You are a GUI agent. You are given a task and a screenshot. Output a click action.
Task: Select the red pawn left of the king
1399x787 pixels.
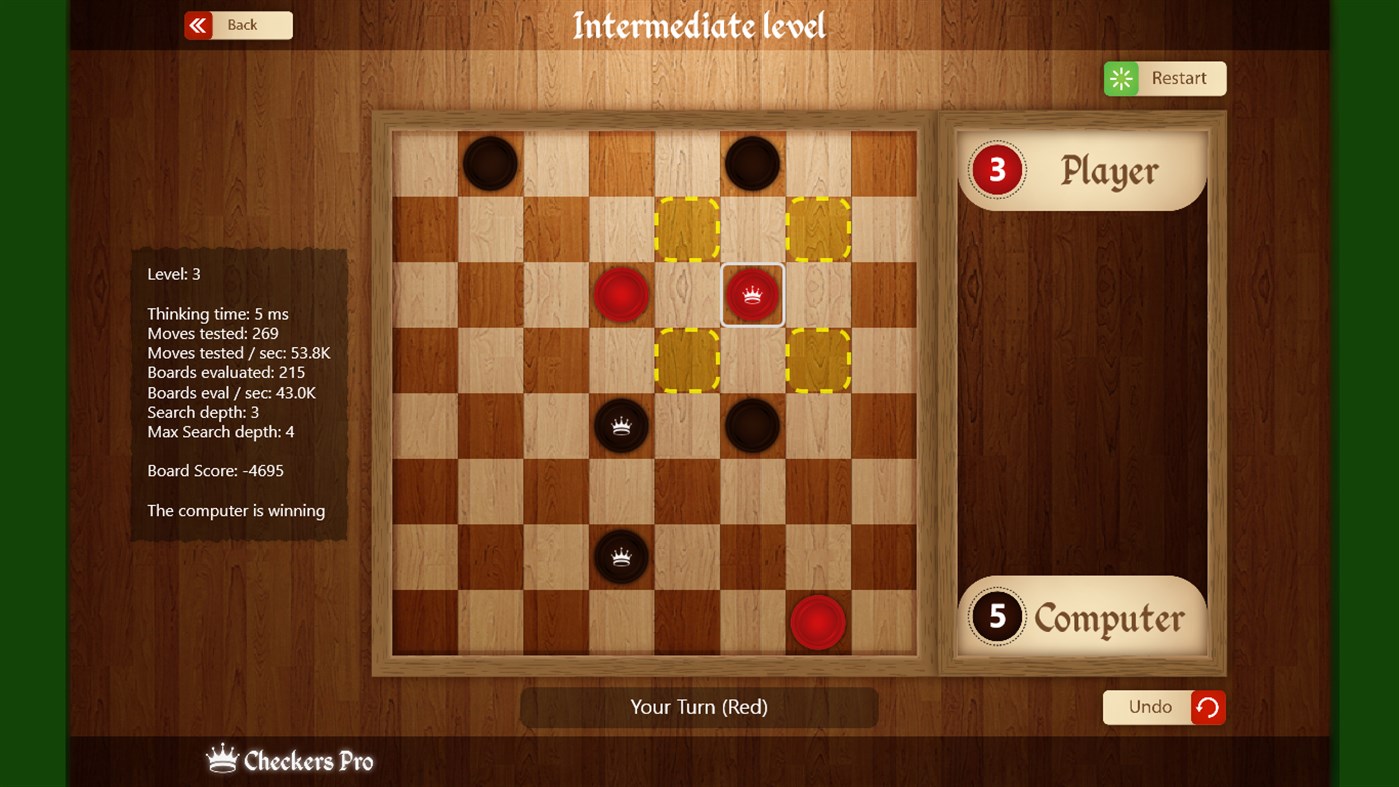click(621, 294)
